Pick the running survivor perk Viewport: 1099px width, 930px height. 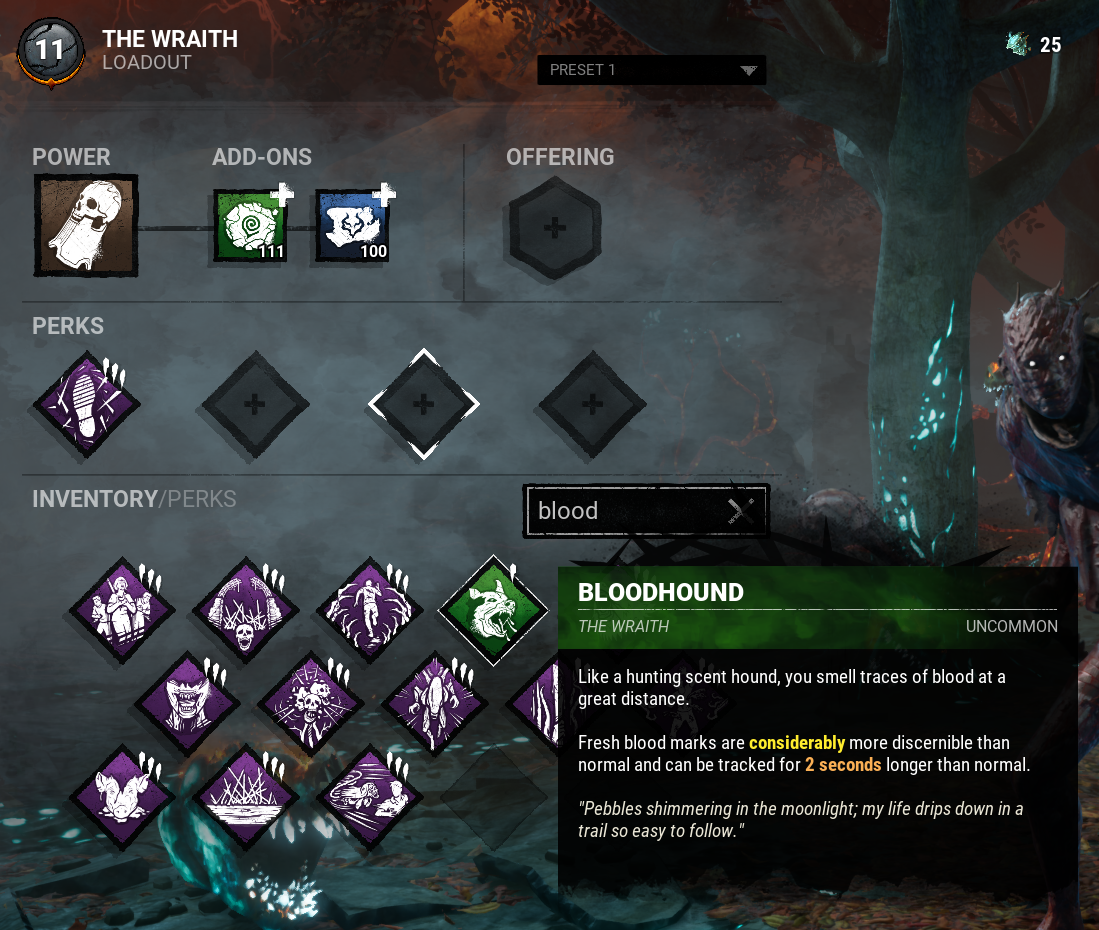(x=369, y=610)
